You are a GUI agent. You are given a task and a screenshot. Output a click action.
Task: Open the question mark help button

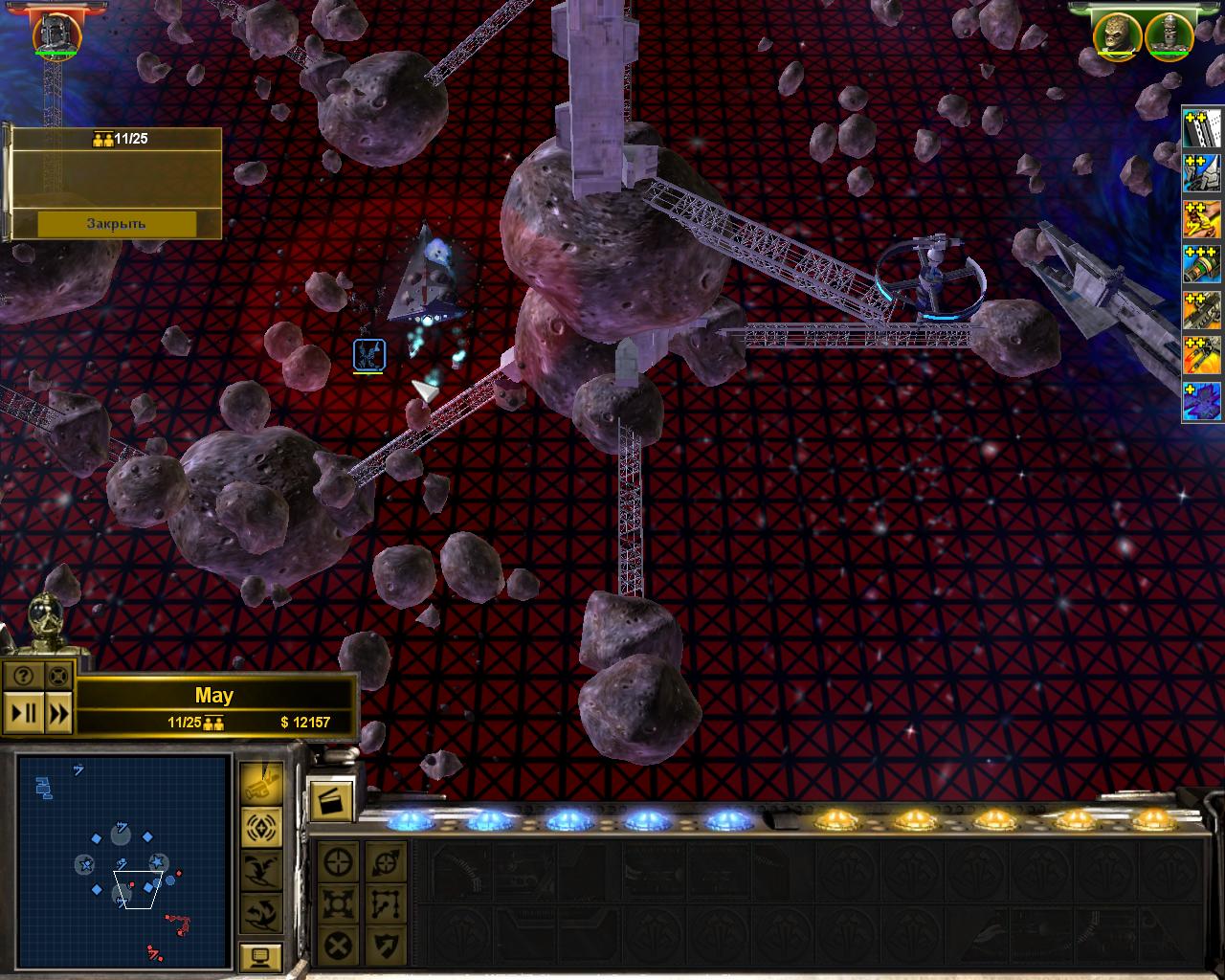23,676
